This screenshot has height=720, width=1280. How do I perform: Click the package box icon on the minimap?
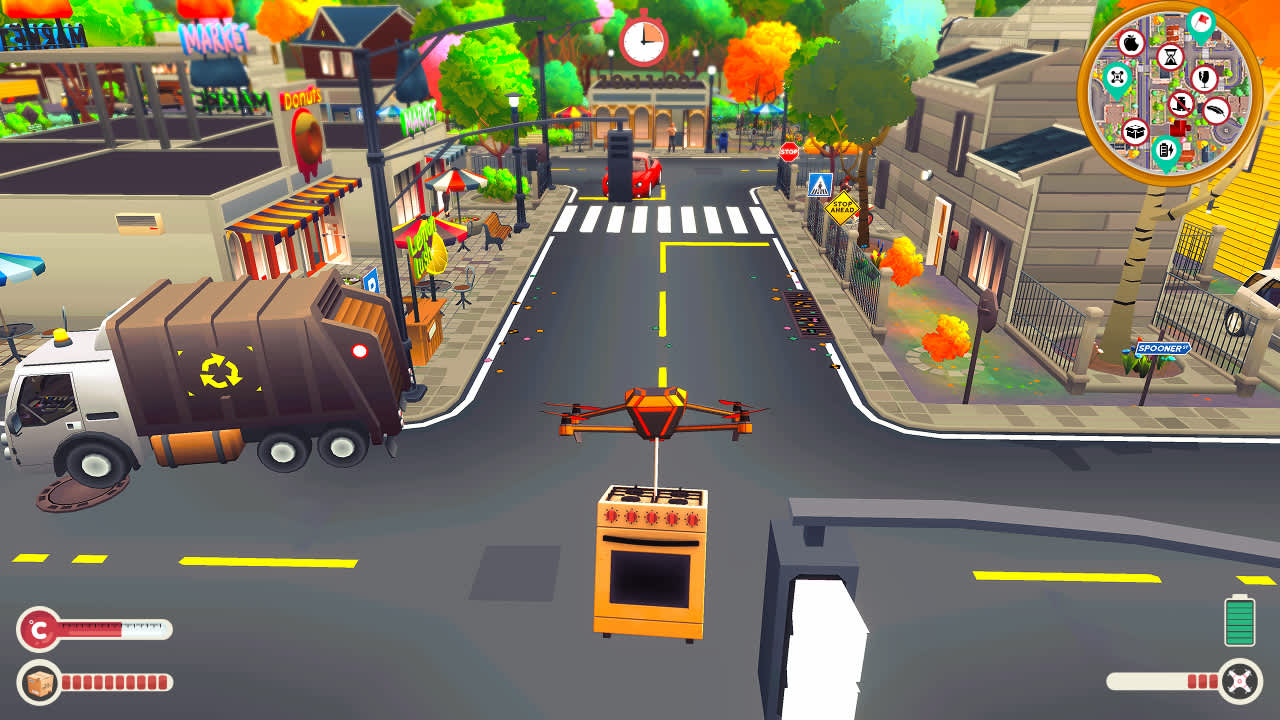coord(1134,131)
